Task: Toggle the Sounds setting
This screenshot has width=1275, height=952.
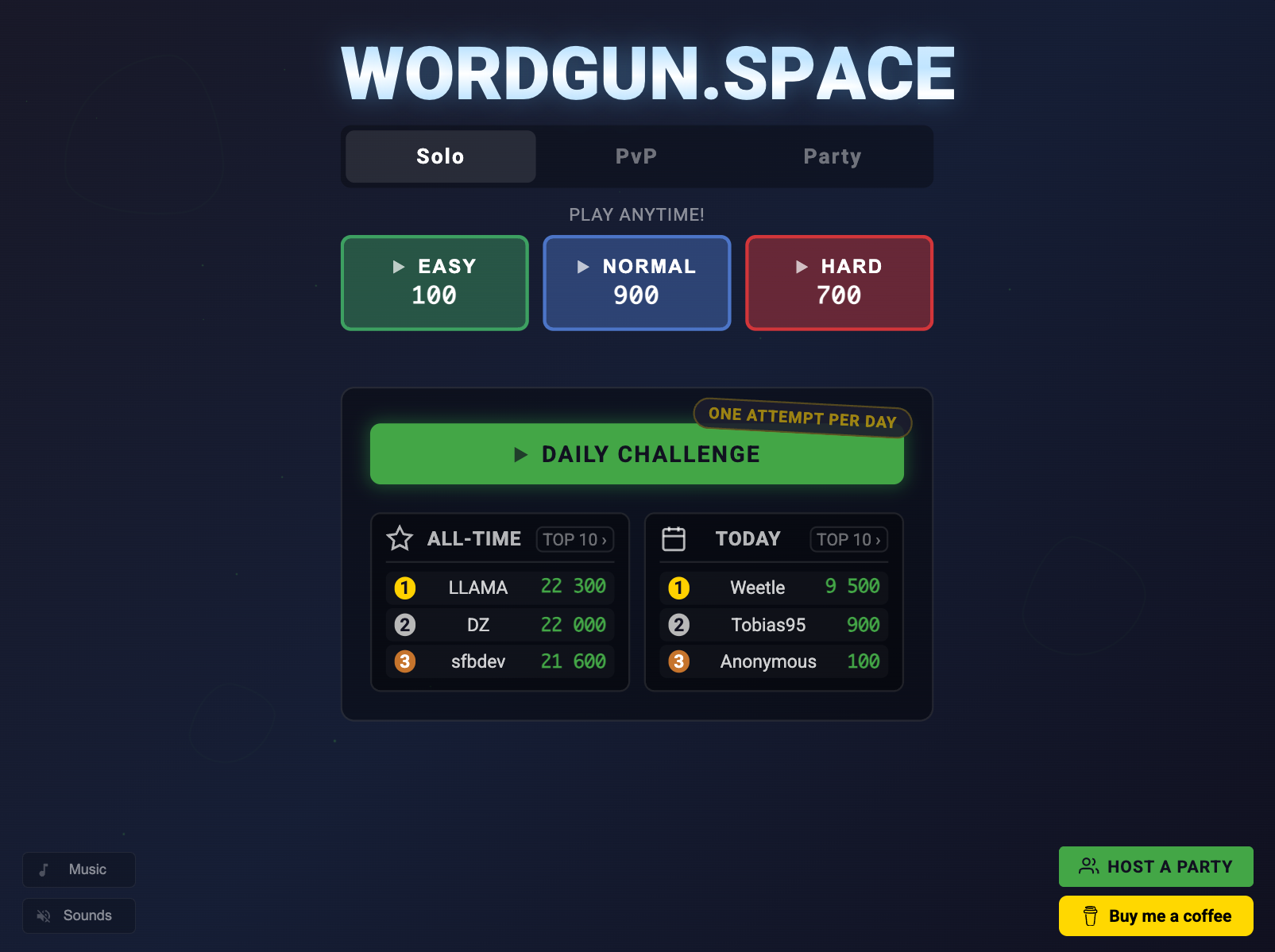Action: coord(79,915)
